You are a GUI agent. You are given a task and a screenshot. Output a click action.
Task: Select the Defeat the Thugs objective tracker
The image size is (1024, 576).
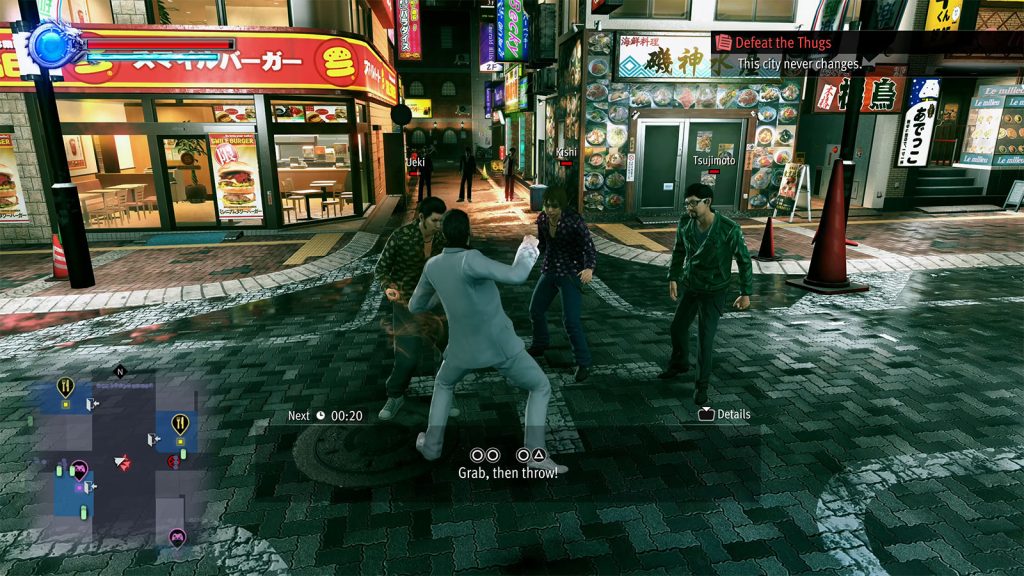[784, 43]
